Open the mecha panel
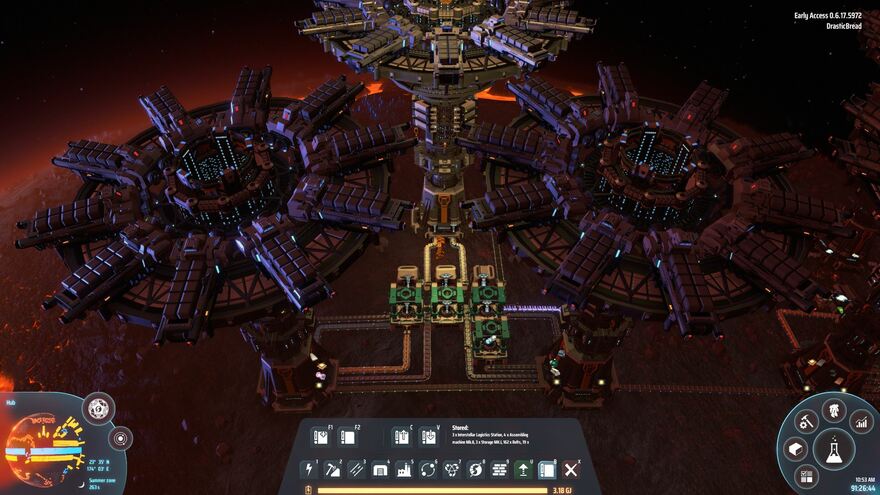 [834, 409]
